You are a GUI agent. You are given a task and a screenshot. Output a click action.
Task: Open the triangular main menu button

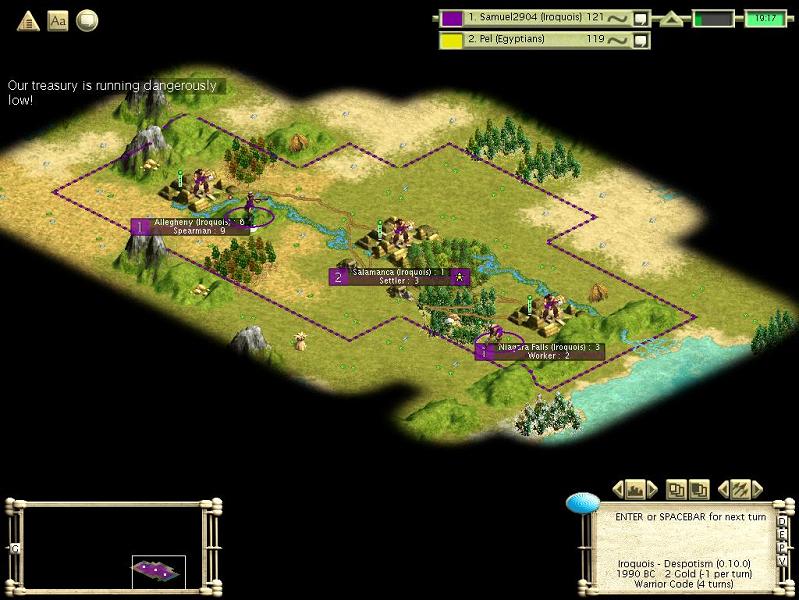coord(28,20)
